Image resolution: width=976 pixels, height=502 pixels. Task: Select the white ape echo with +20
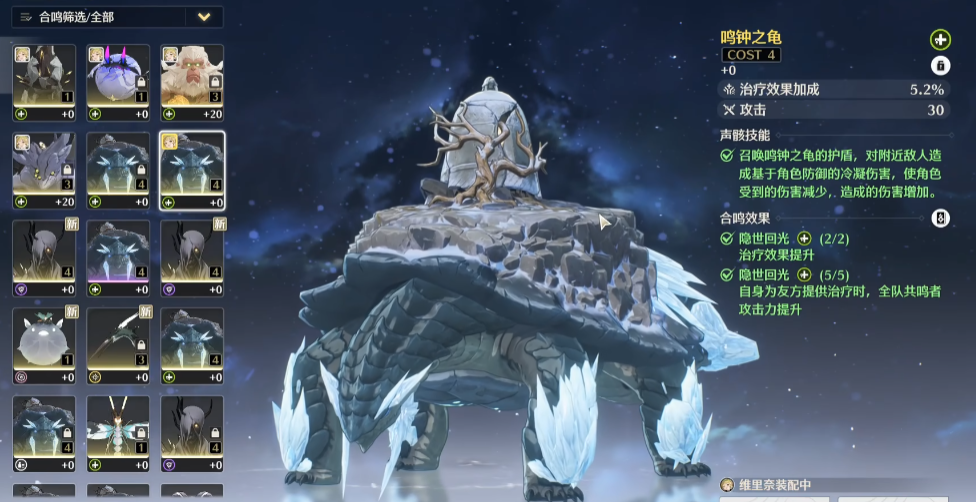click(192, 76)
